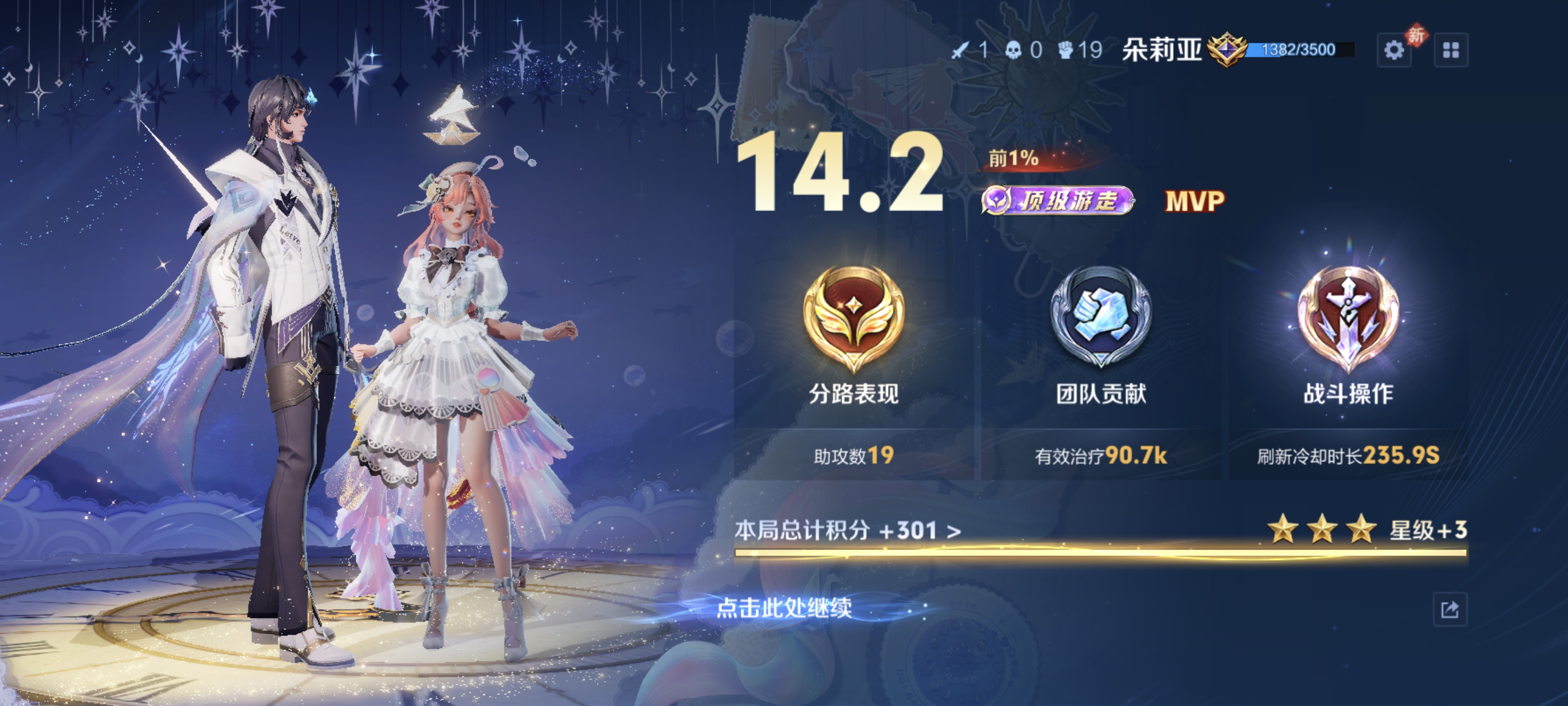The height and width of the screenshot is (706, 1568).
Task: Open the four-square grid menu
Action: [1450, 50]
